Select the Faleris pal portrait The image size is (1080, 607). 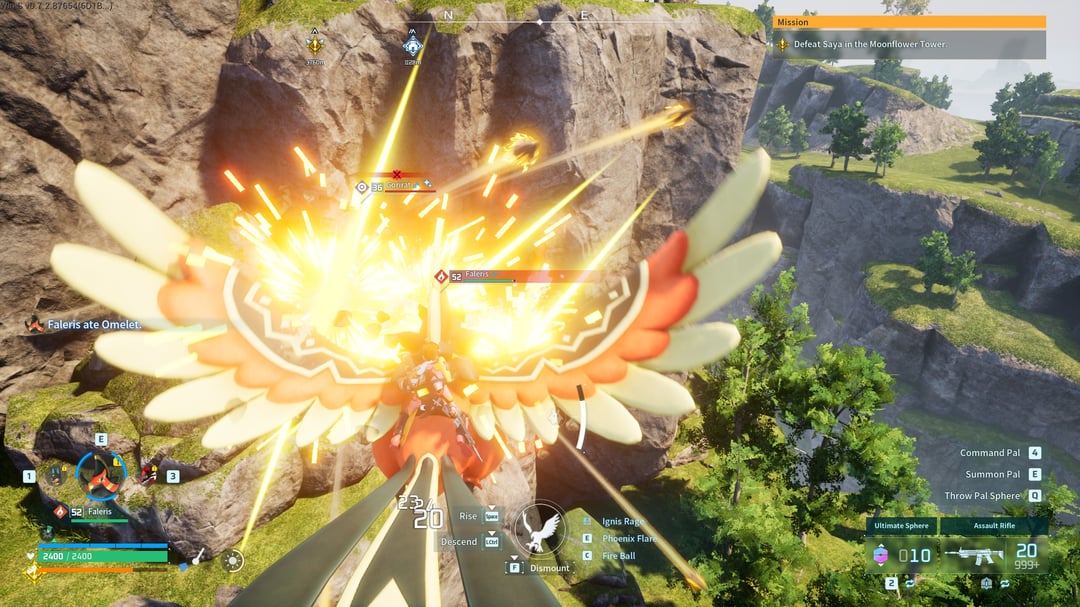pos(101,475)
